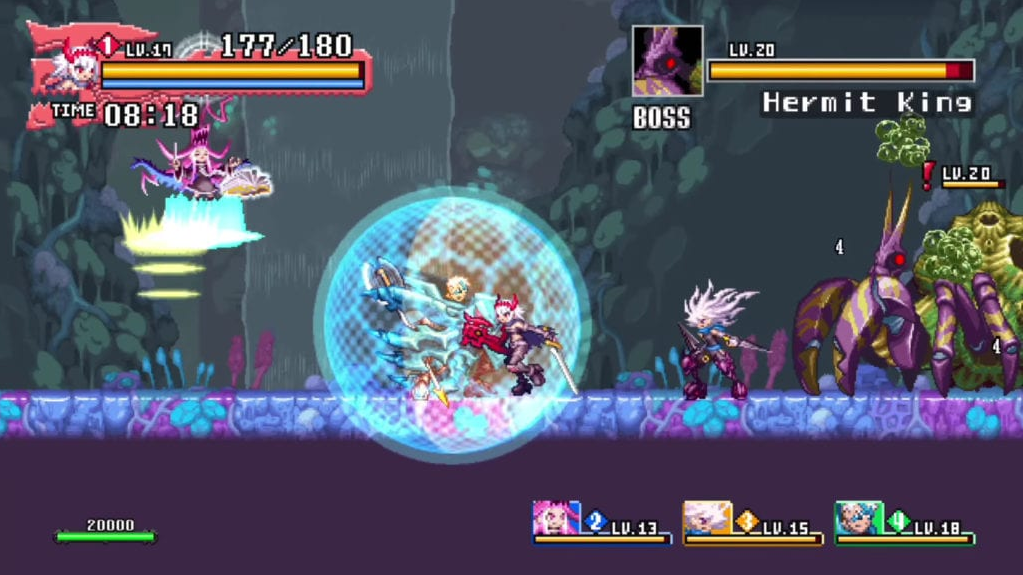Choose the white-haired player 3 portrait
Image resolution: width=1023 pixels, height=575 pixels.
click(706, 518)
